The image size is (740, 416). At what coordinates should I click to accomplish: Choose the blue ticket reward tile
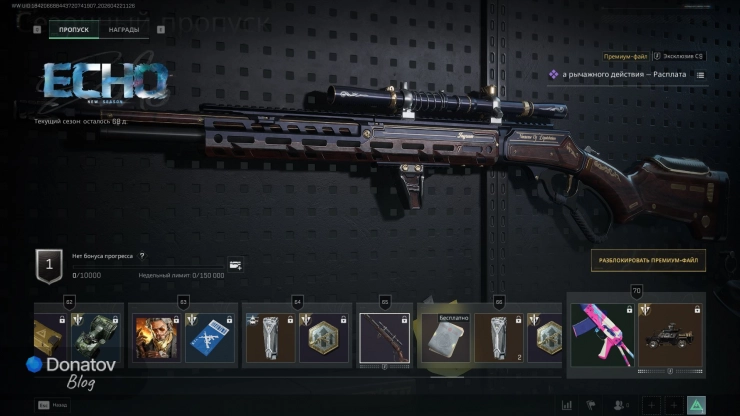click(209, 338)
